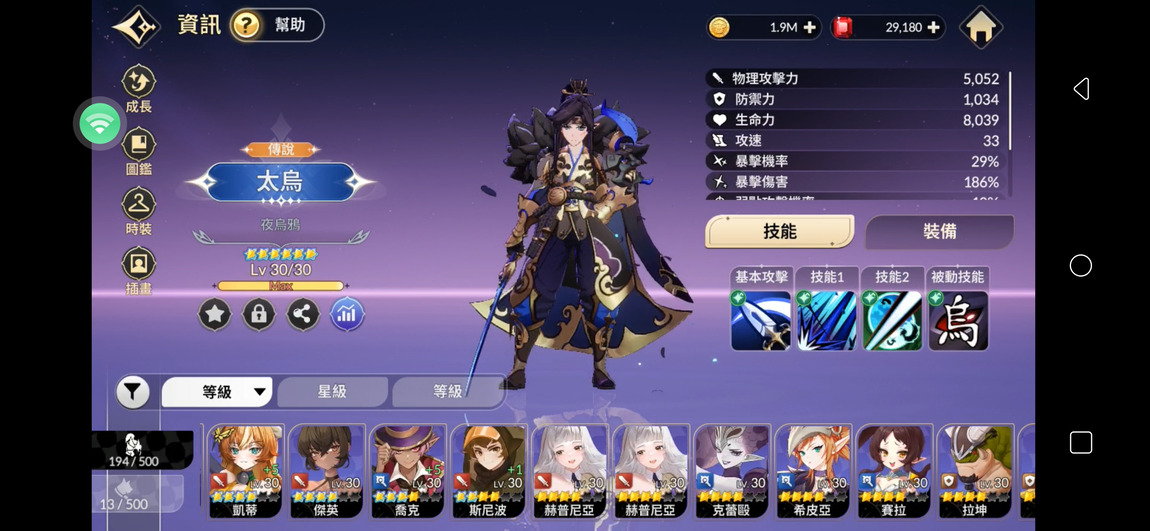Share this hero with the share icon
Viewport: 1150px width, 531px height.
tap(303, 315)
